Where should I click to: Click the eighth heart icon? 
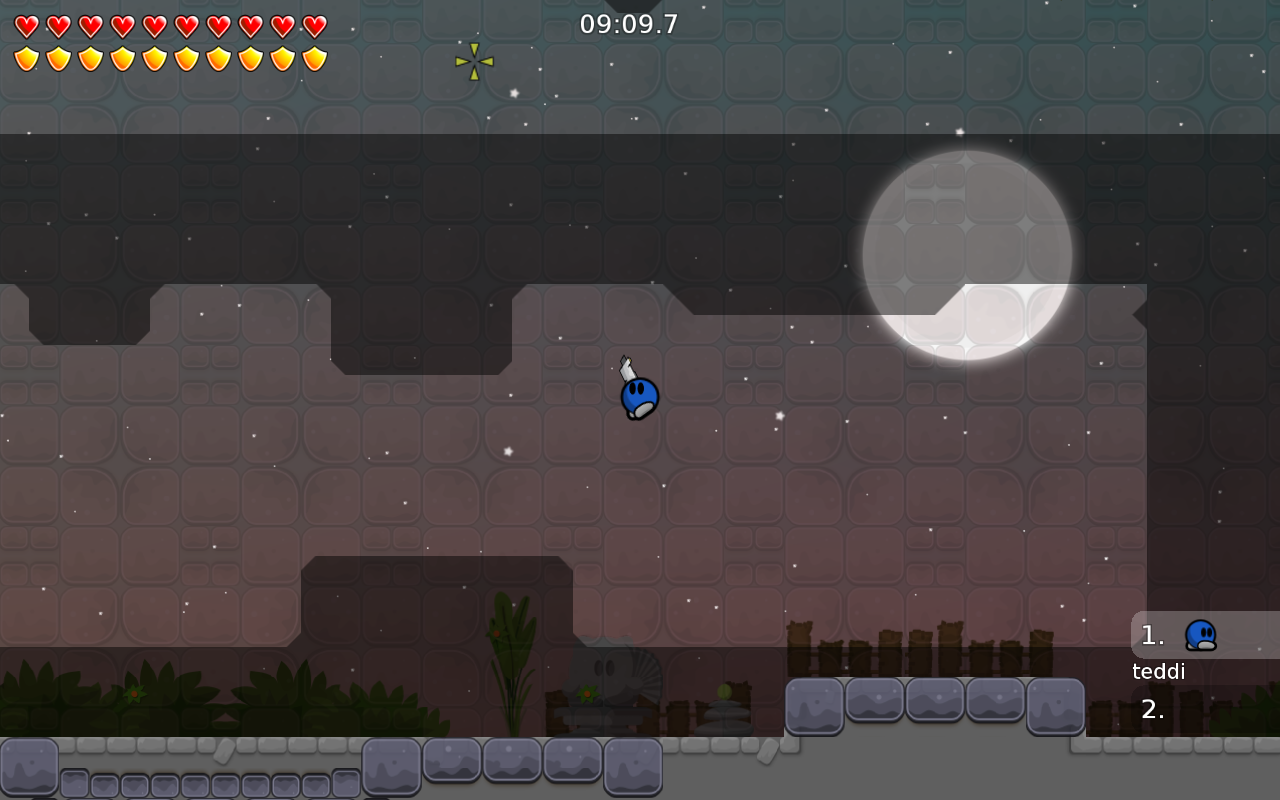pyautogui.click(x=249, y=24)
